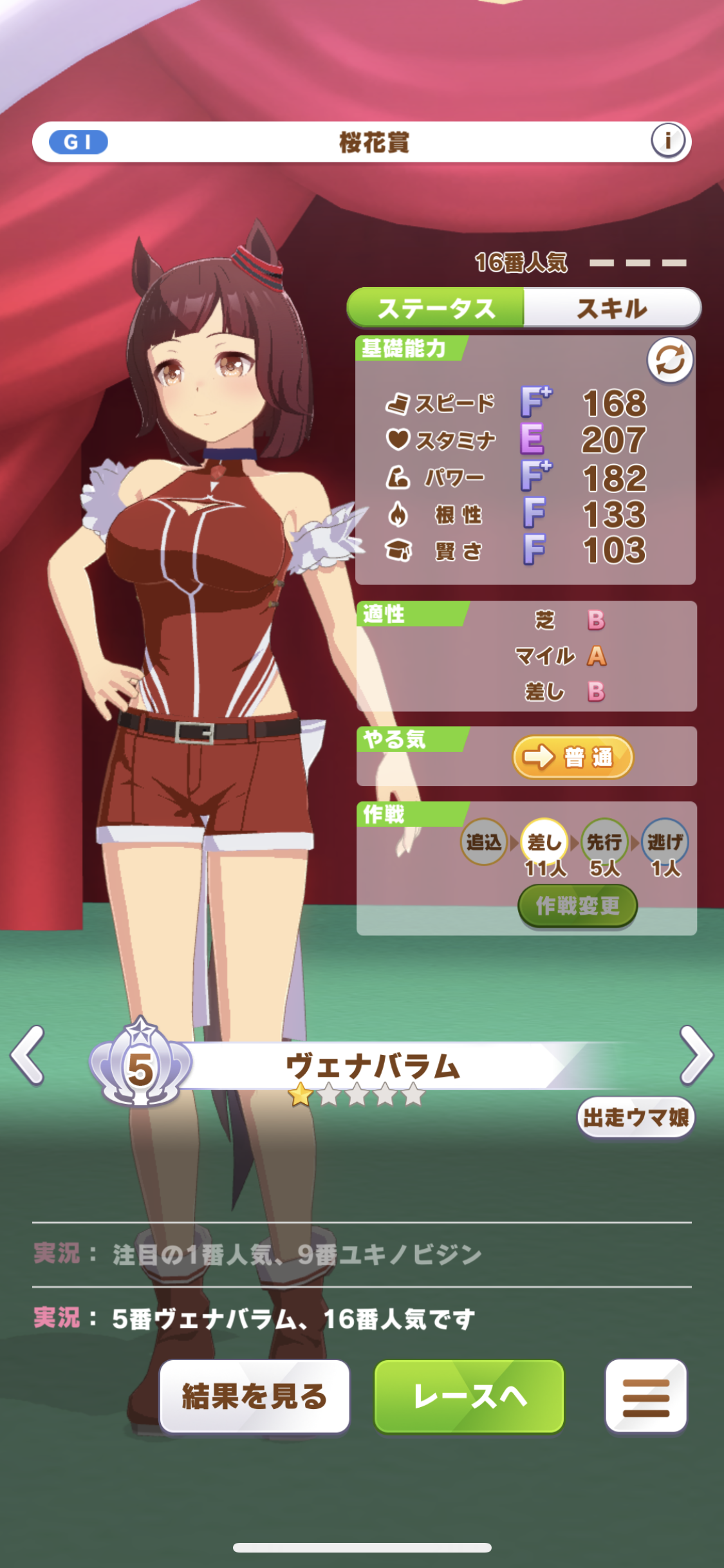Start the race with レースへ
The height and width of the screenshot is (1568, 724).
tap(469, 1396)
